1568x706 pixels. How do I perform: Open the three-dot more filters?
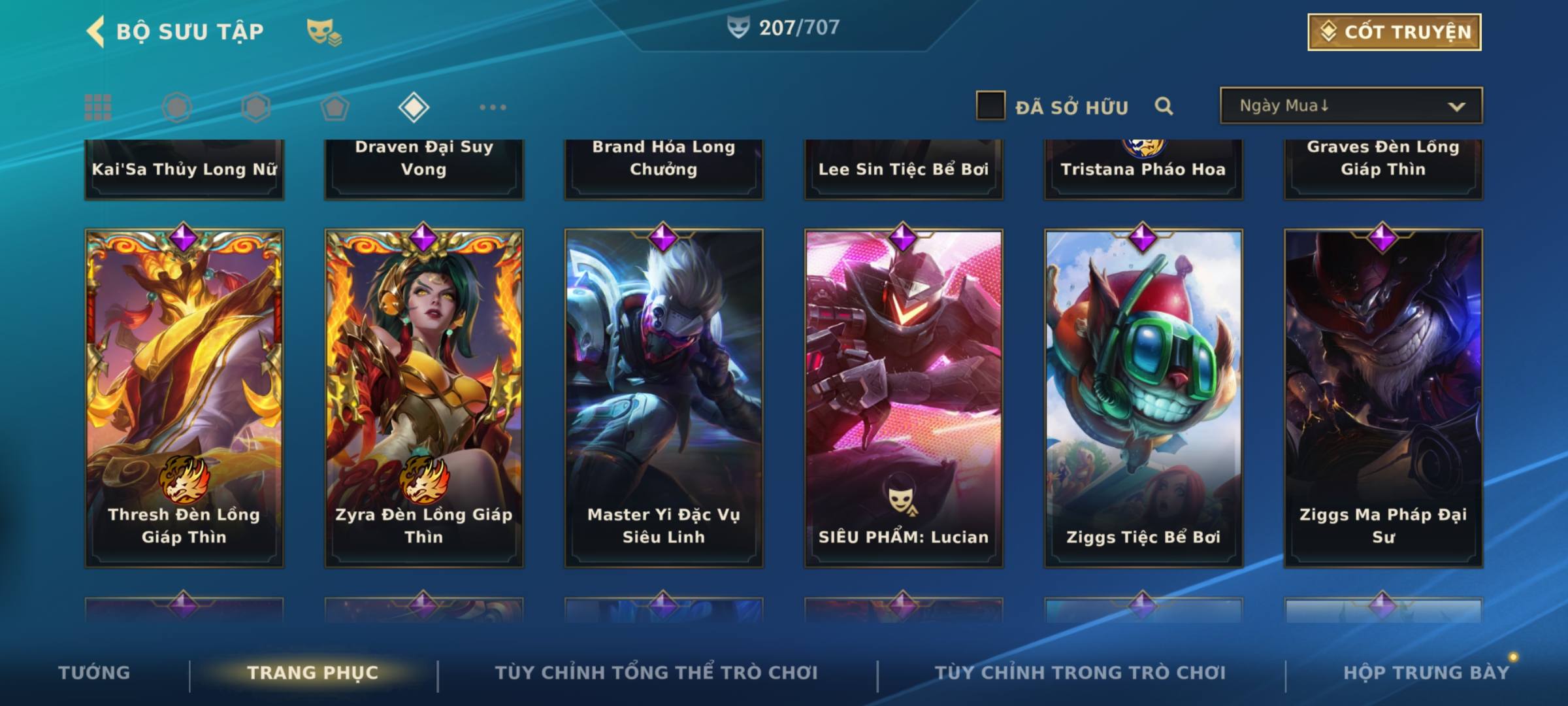point(493,107)
